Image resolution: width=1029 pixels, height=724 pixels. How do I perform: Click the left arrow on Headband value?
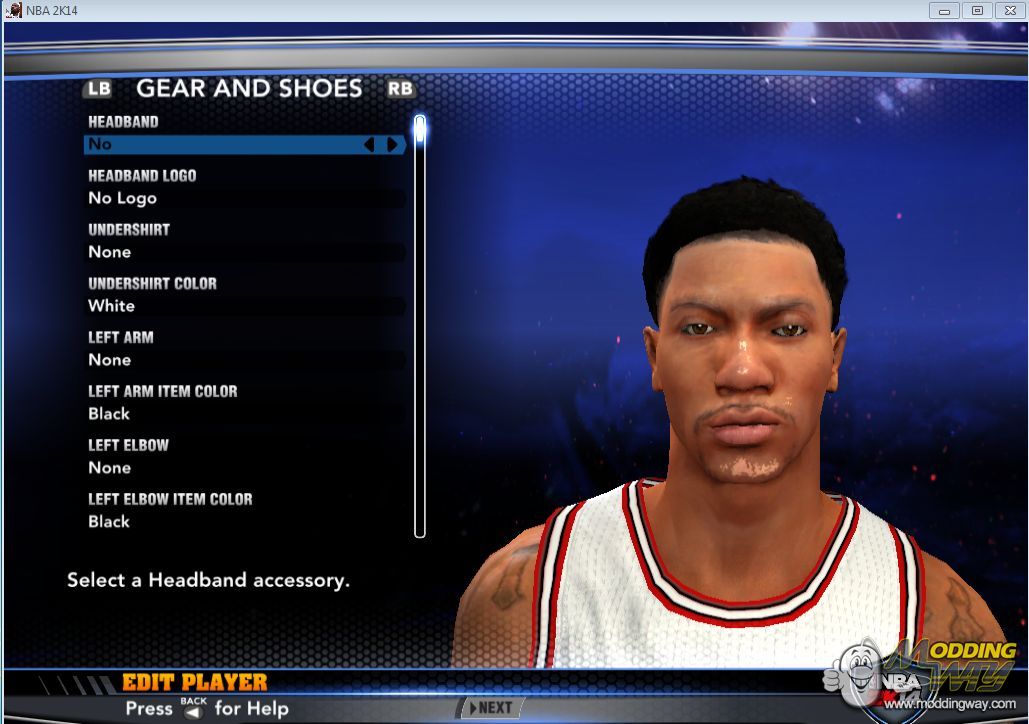[x=369, y=145]
